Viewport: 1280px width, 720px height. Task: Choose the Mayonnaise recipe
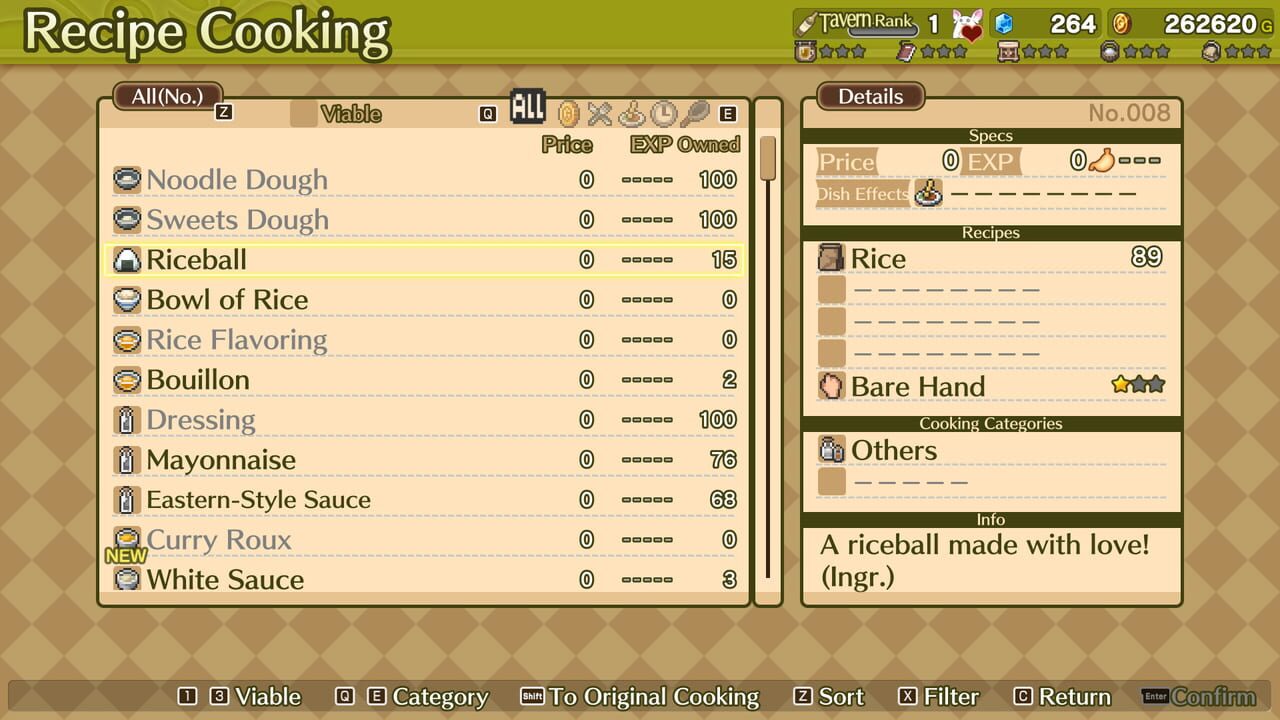tap(221, 460)
